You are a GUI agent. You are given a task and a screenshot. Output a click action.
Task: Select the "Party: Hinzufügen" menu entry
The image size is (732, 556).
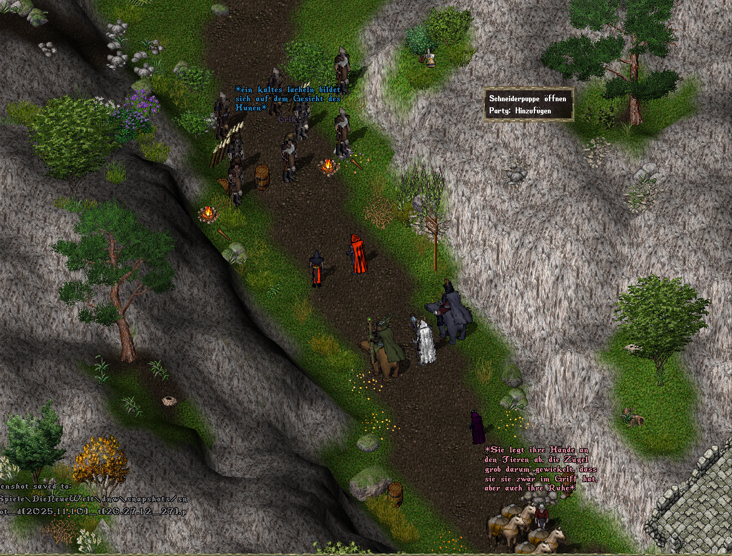(x=520, y=111)
